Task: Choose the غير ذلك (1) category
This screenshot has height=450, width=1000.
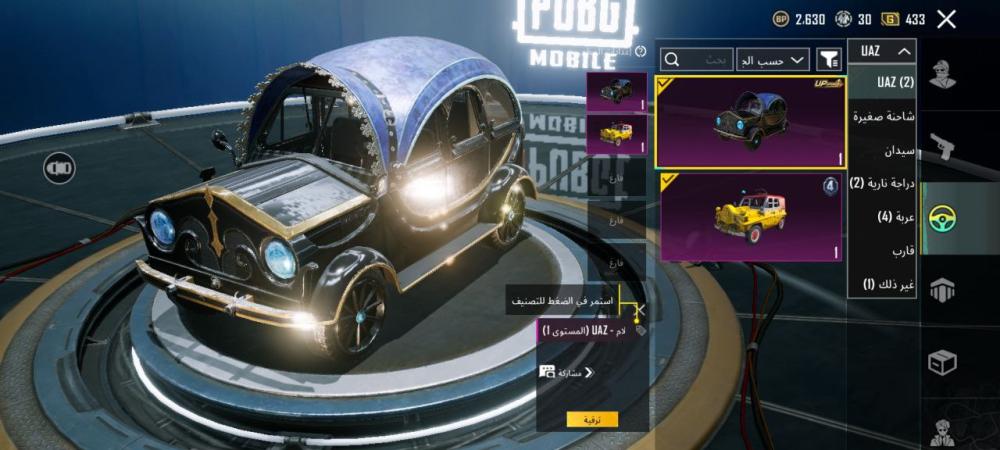Action: [882, 284]
